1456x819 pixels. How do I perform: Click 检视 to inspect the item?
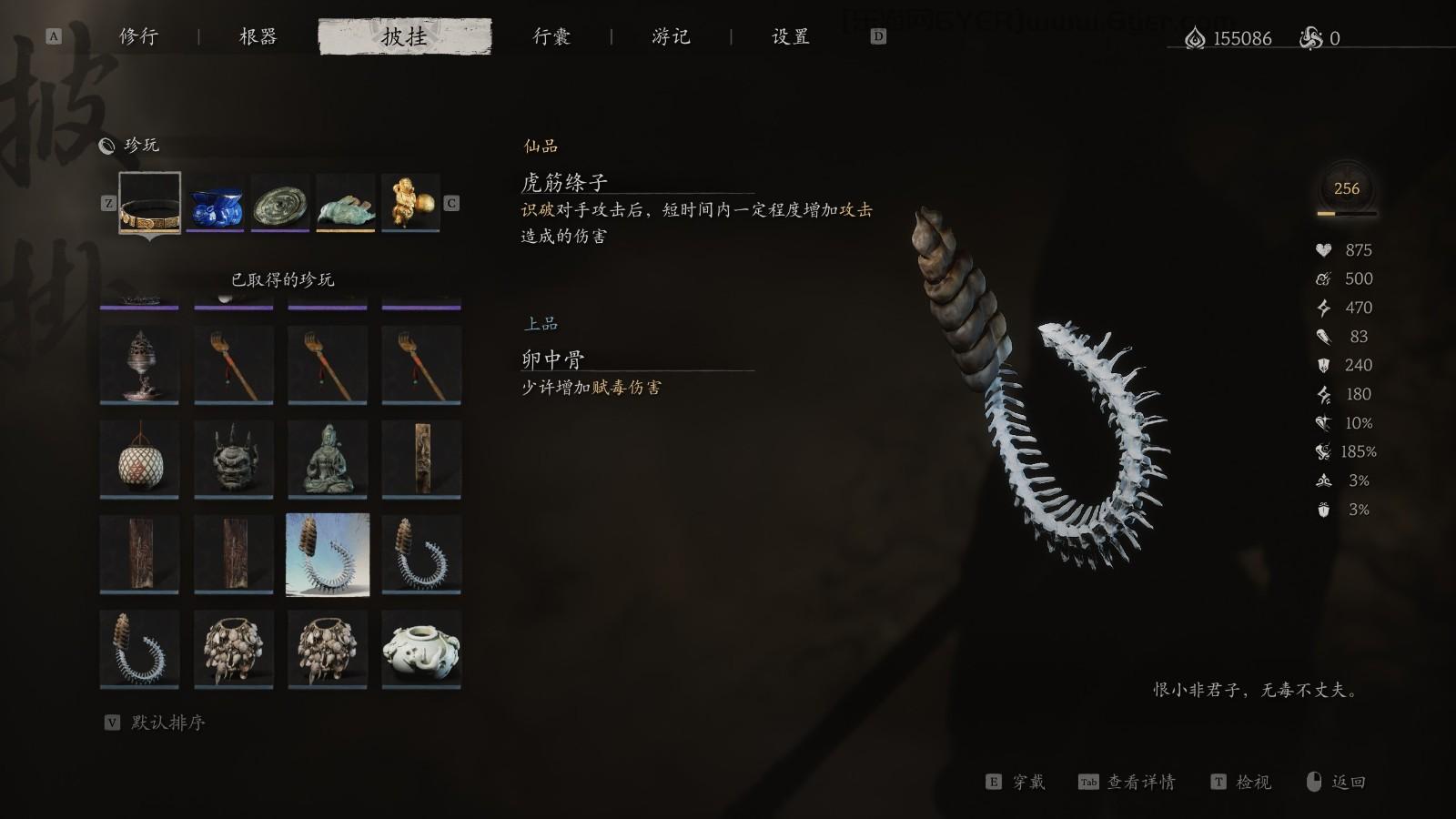click(x=1255, y=781)
